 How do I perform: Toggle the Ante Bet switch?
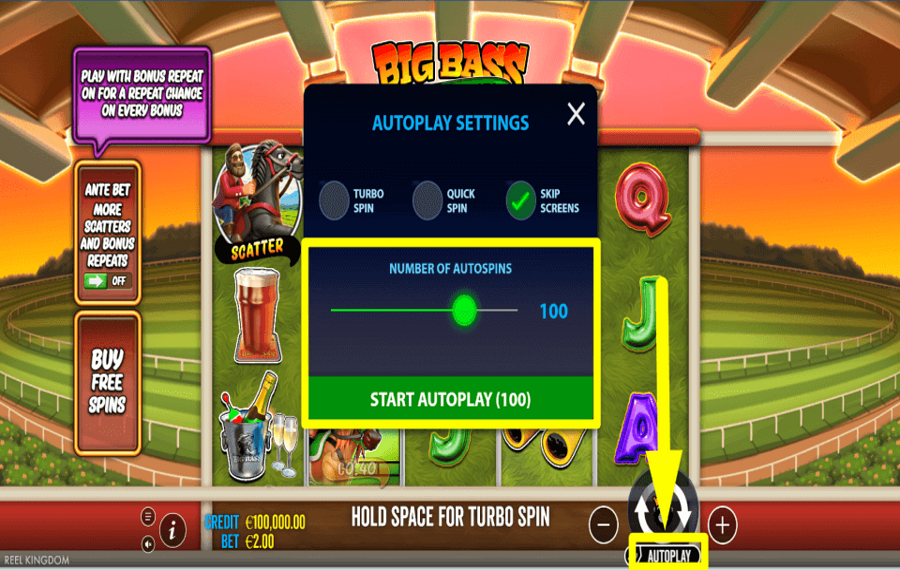[x=108, y=280]
